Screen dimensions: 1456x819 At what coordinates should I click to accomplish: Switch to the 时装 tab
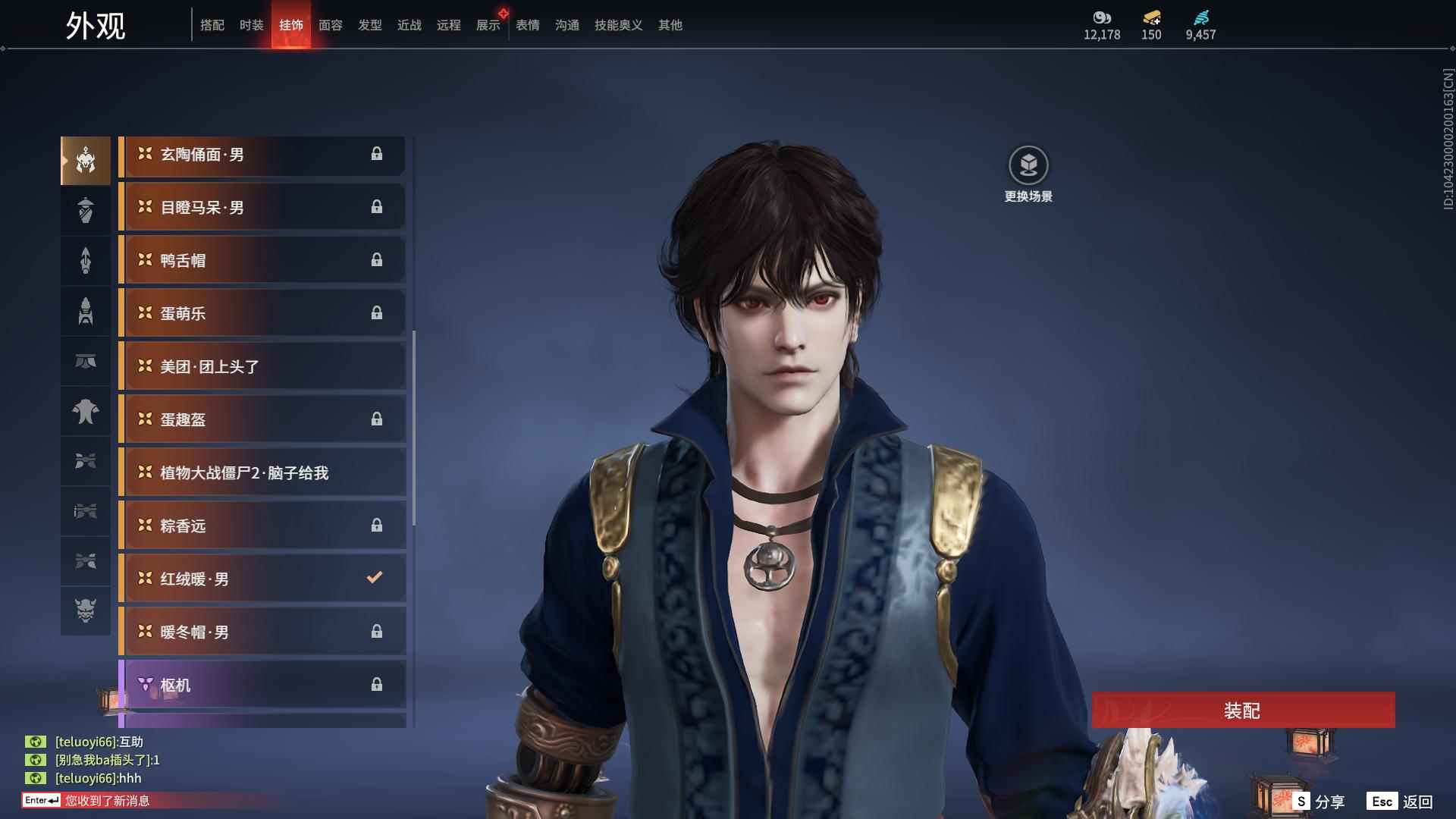[x=251, y=25]
